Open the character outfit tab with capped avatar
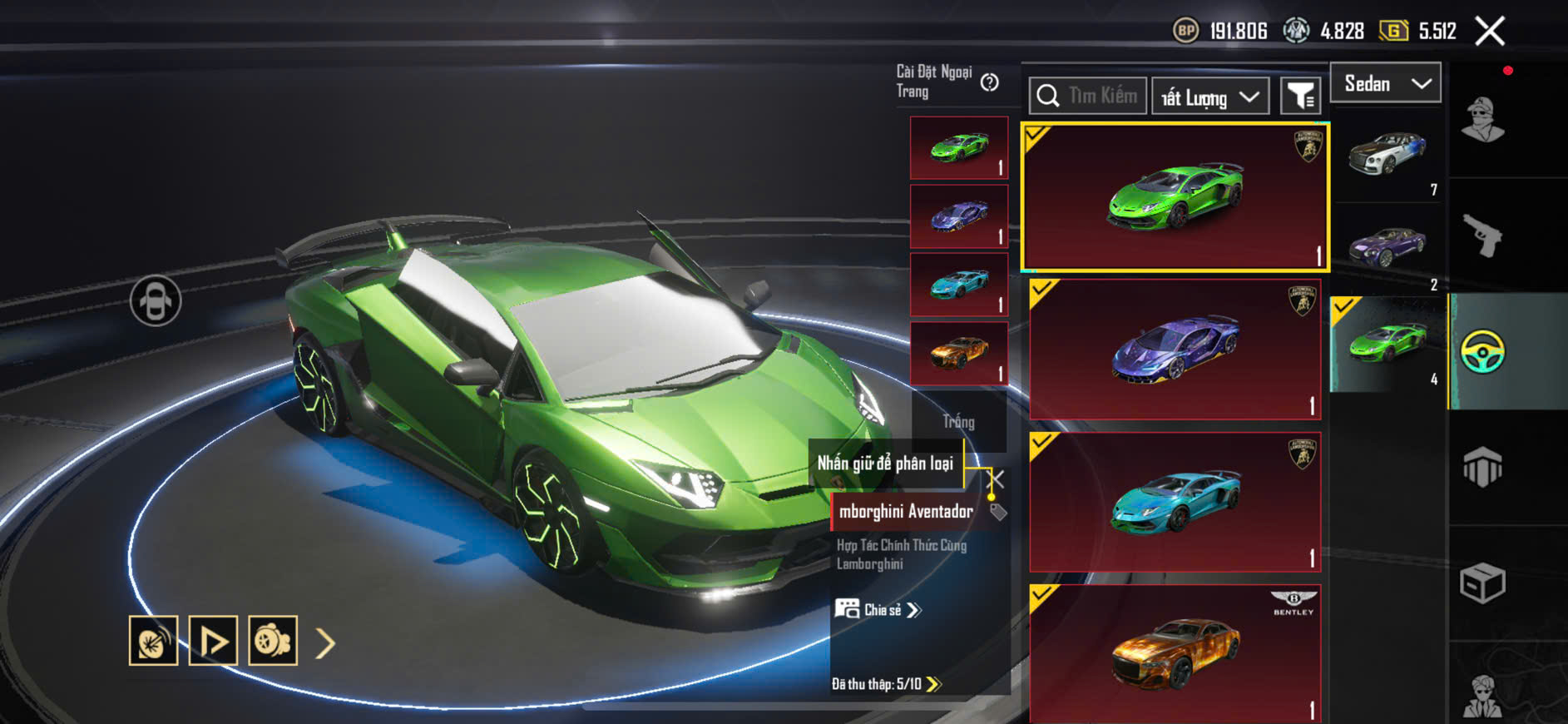This screenshot has height=724, width=1568. tap(1482, 120)
